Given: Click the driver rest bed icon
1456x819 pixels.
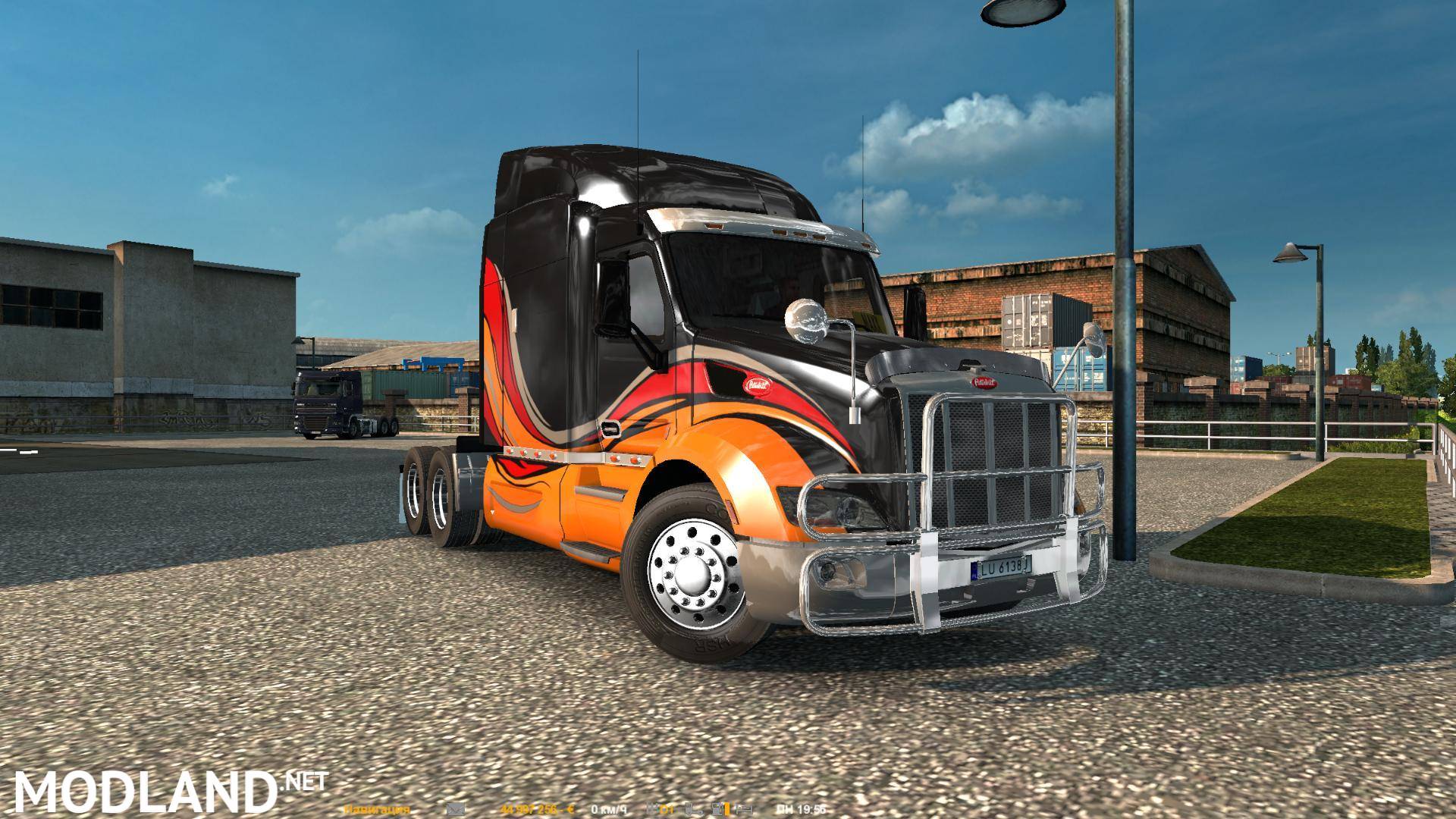Looking at the screenshot, I should 745,808.
